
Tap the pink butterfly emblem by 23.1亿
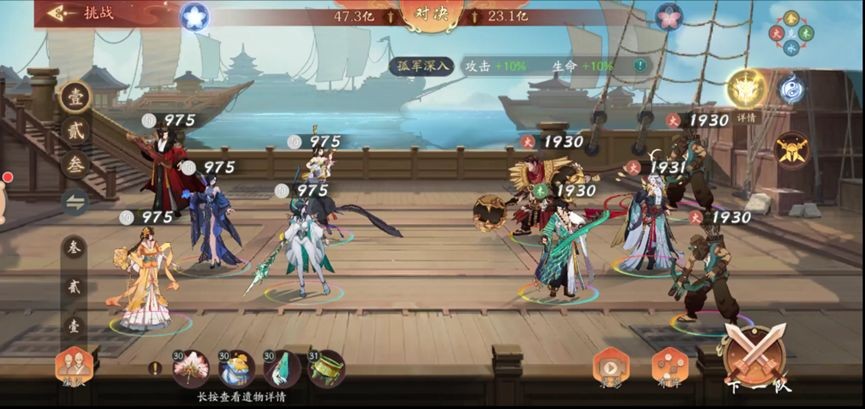coord(669,16)
